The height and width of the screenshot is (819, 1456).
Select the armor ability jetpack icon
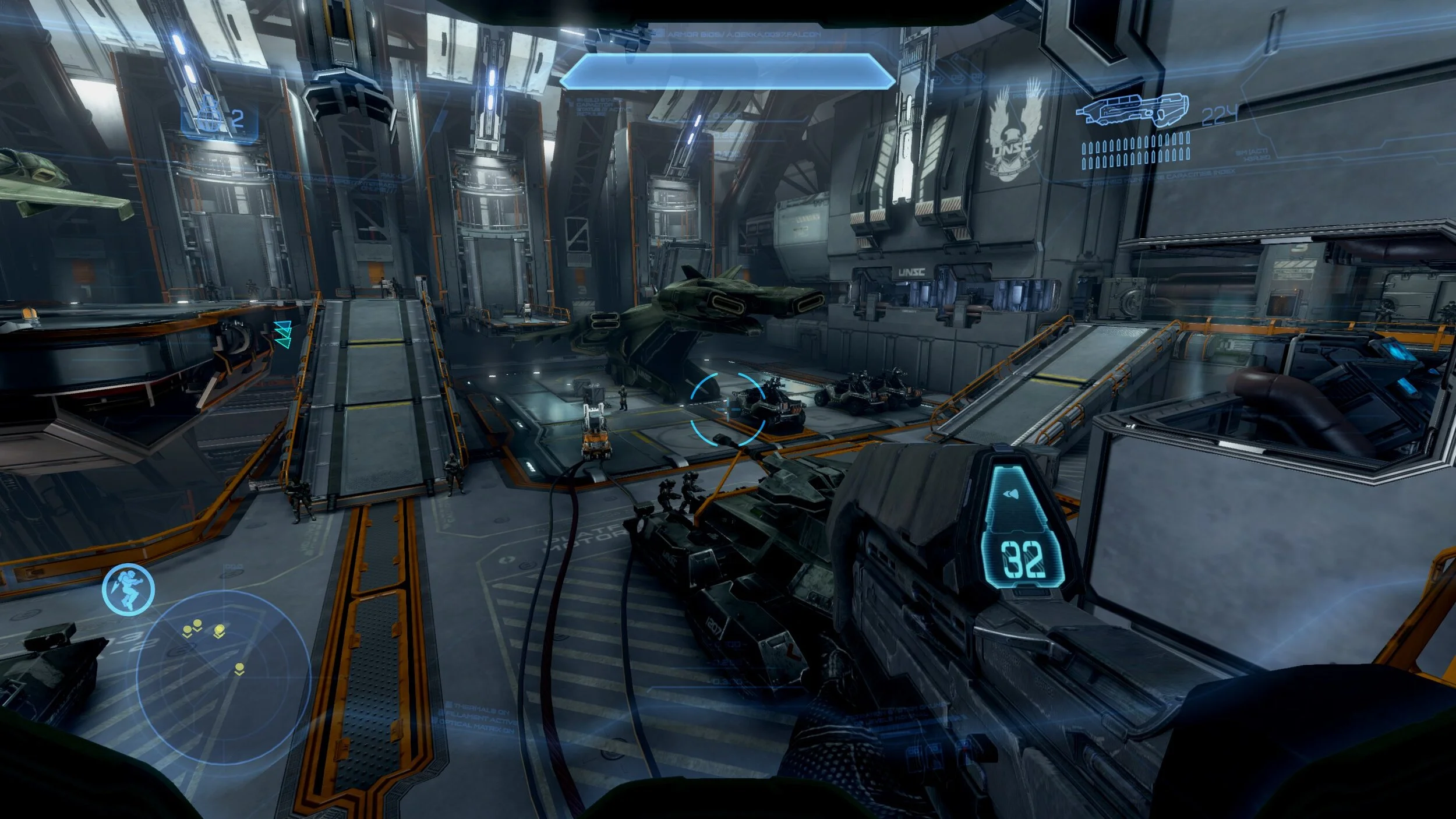pos(128,589)
